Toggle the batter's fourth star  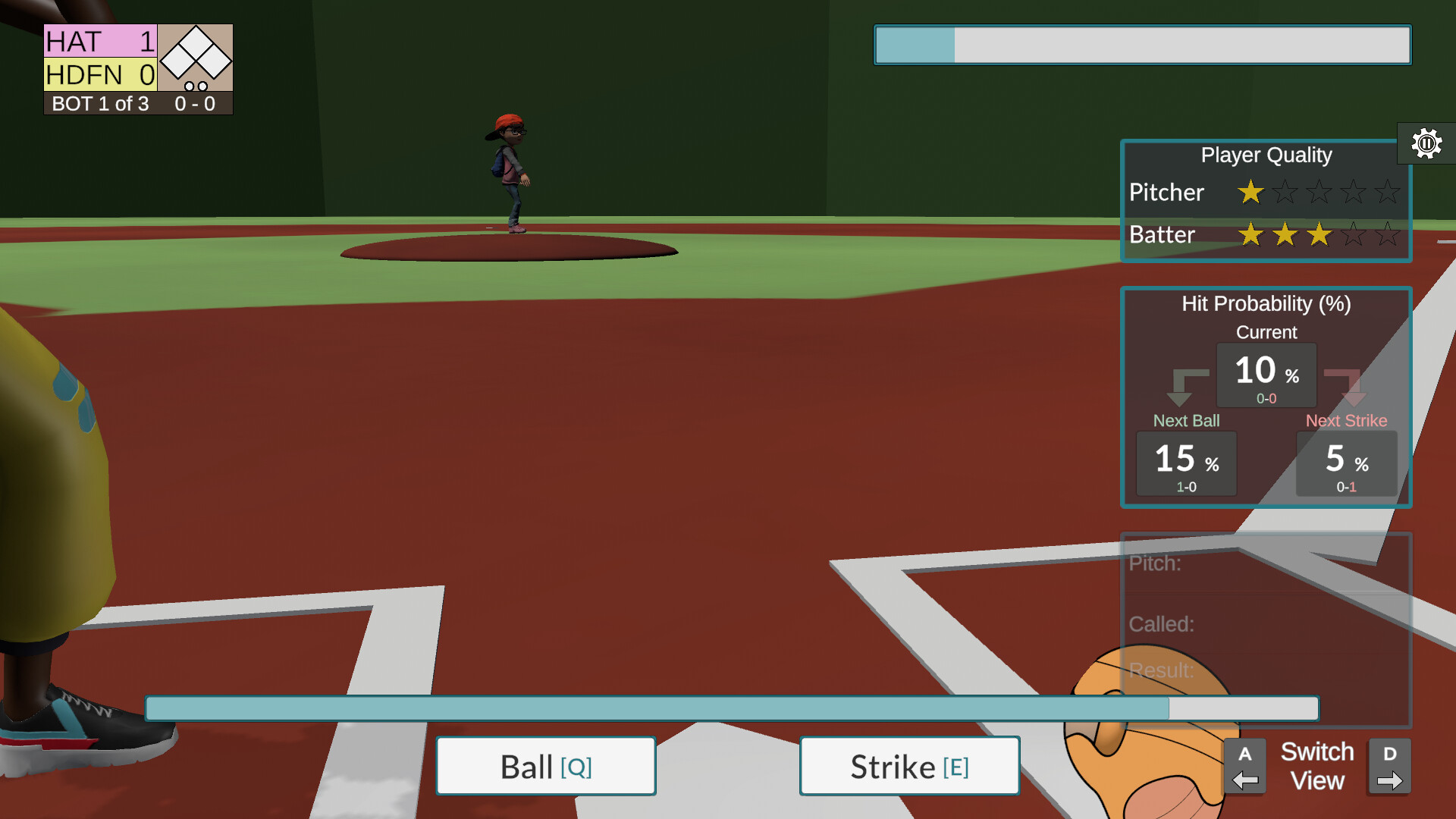tap(1354, 235)
